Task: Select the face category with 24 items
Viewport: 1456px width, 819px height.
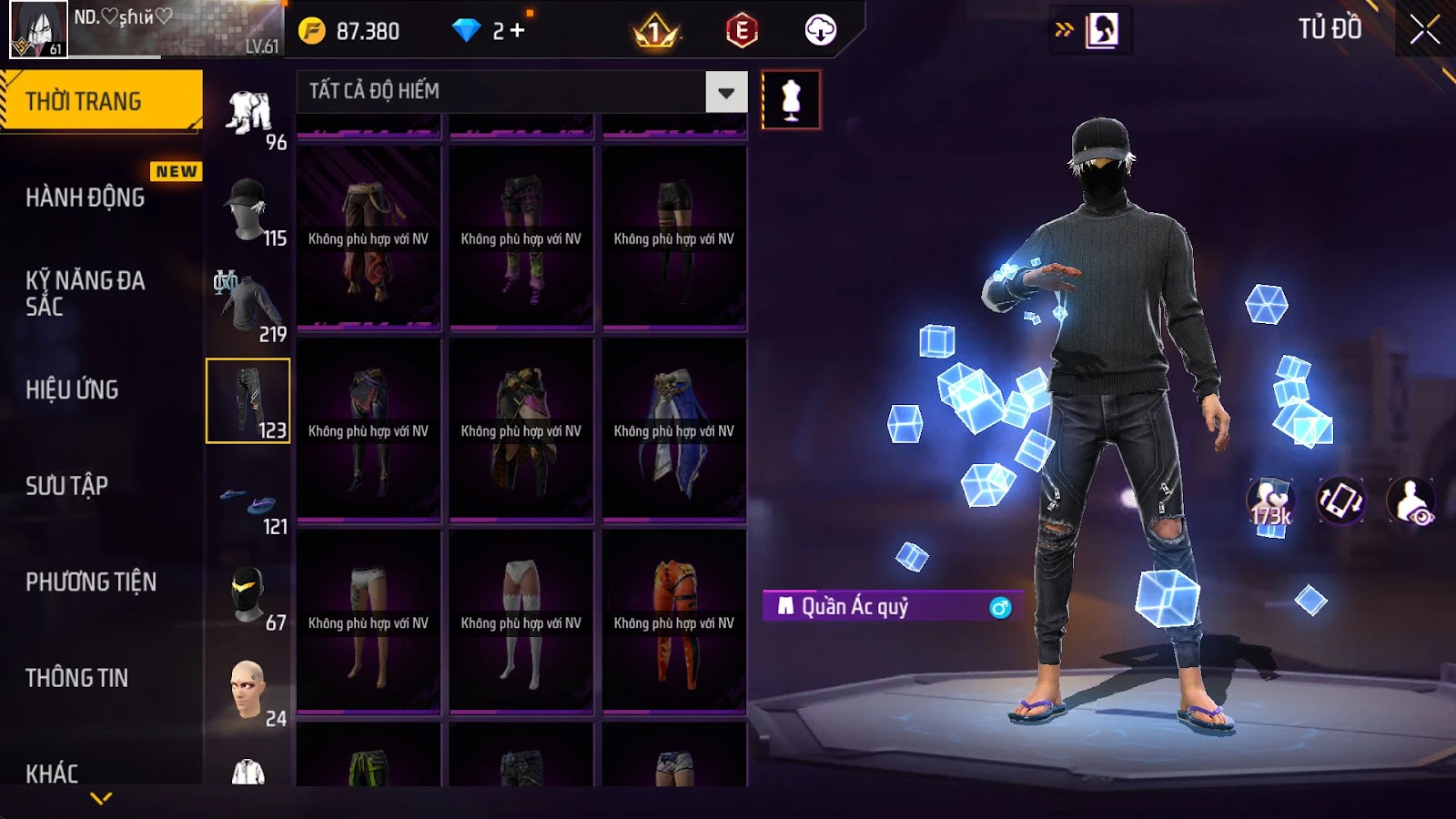Action: click(x=248, y=692)
